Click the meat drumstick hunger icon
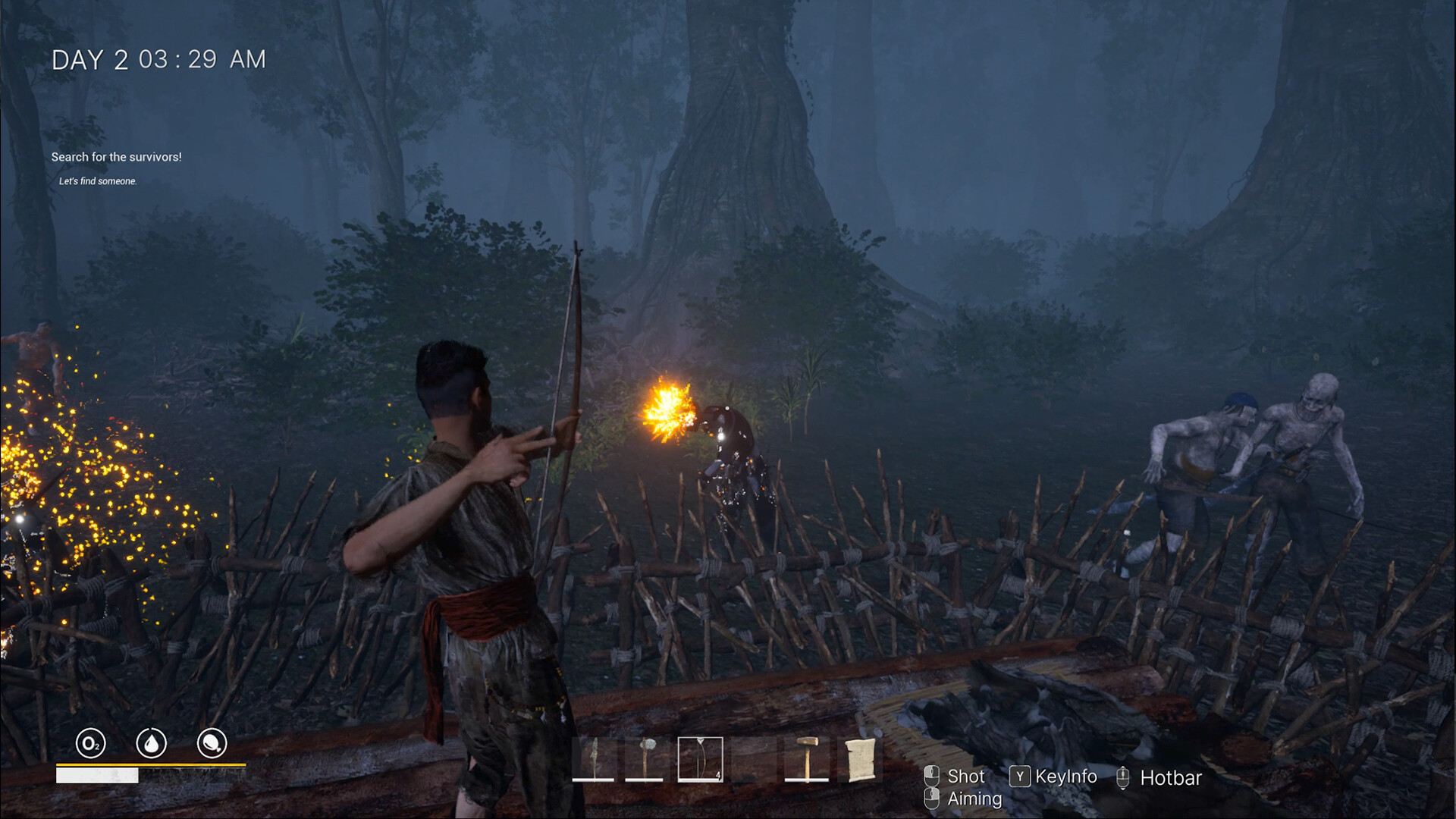1456x819 pixels. click(x=212, y=743)
